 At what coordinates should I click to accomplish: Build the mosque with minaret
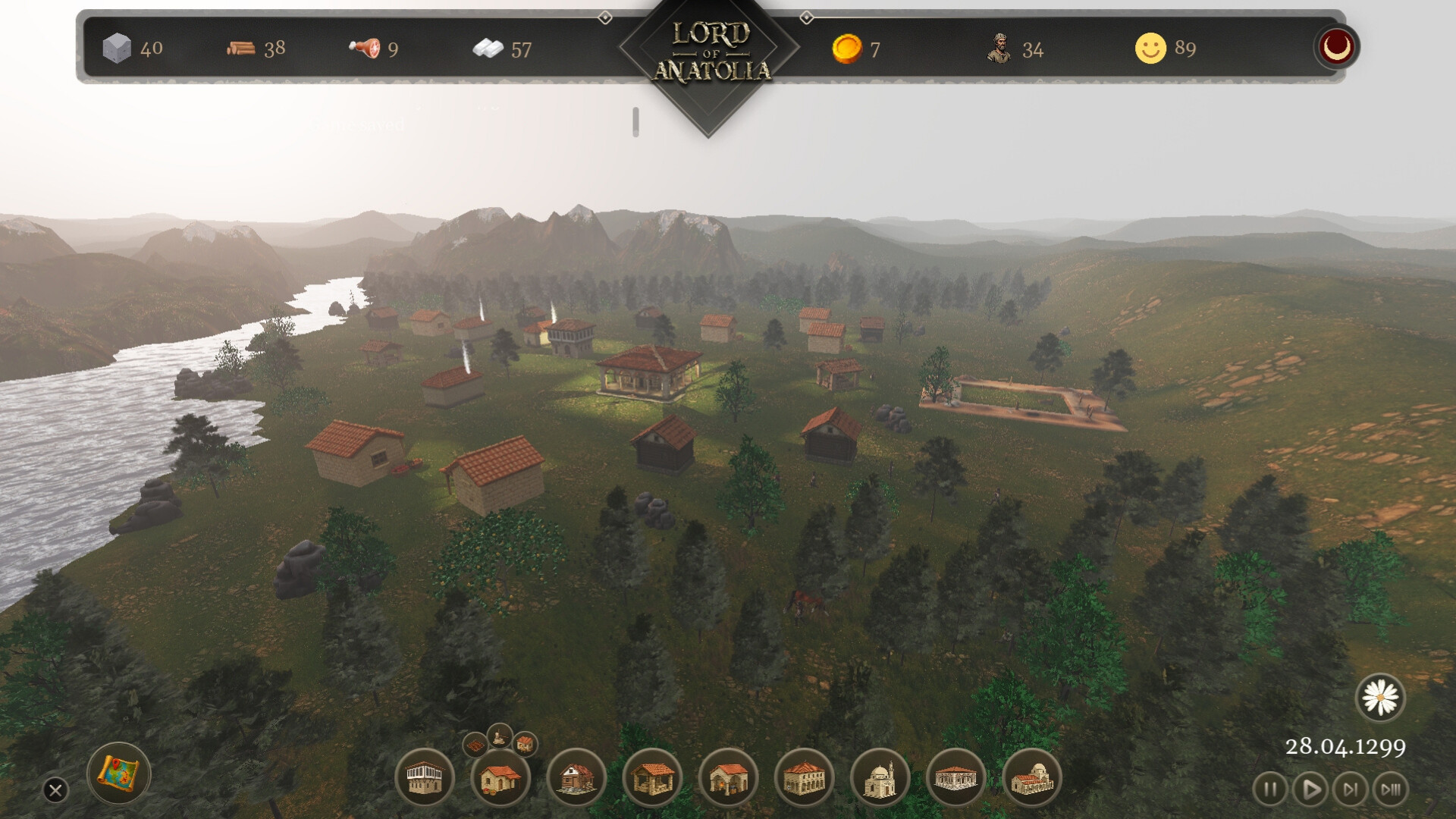pyautogui.click(x=880, y=778)
